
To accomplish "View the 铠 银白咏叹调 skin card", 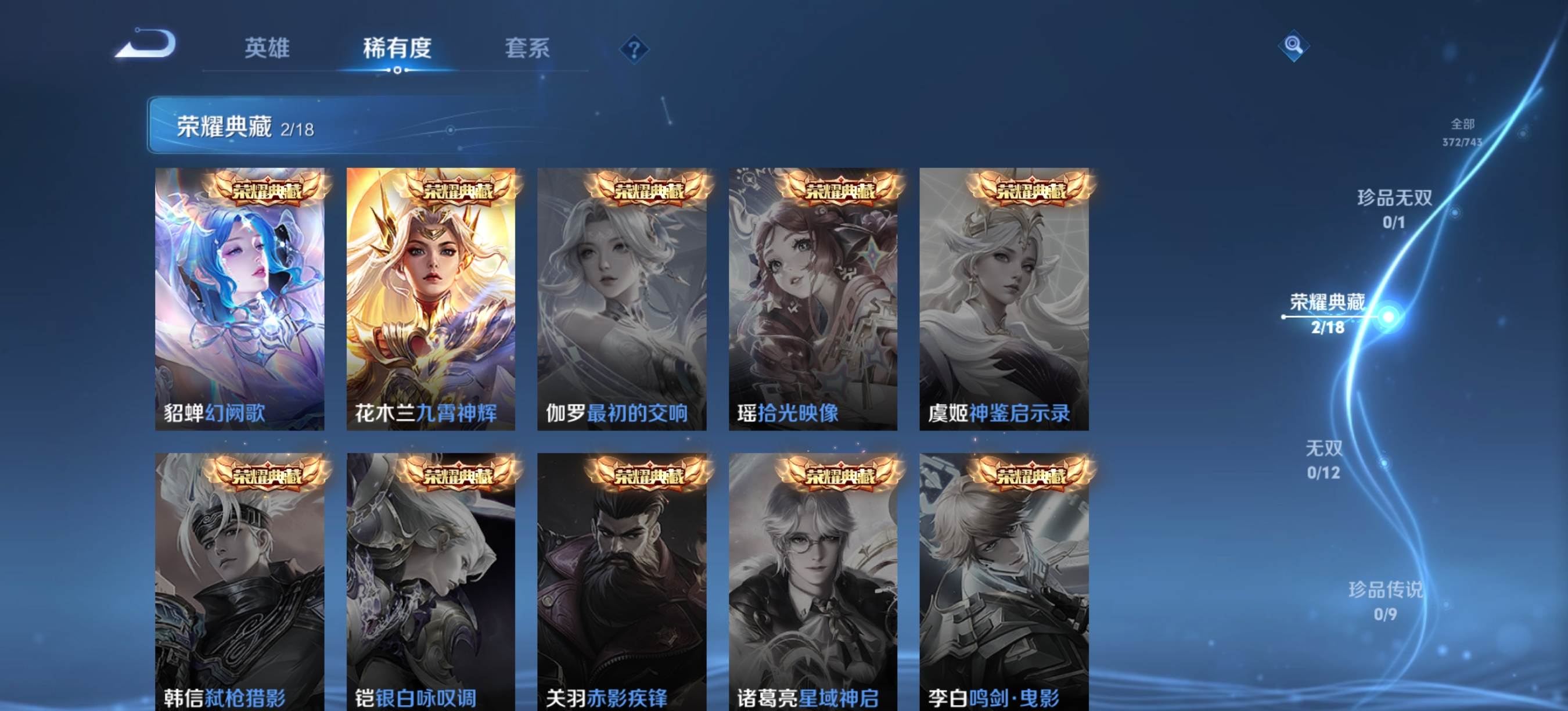I will pyautogui.click(x=430, y=581).
